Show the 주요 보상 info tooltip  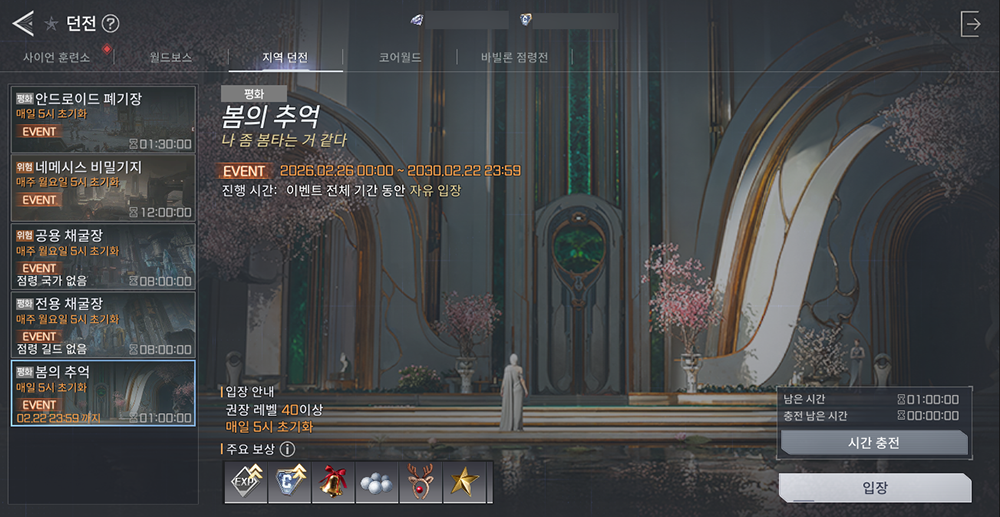(x=288, y=449)
